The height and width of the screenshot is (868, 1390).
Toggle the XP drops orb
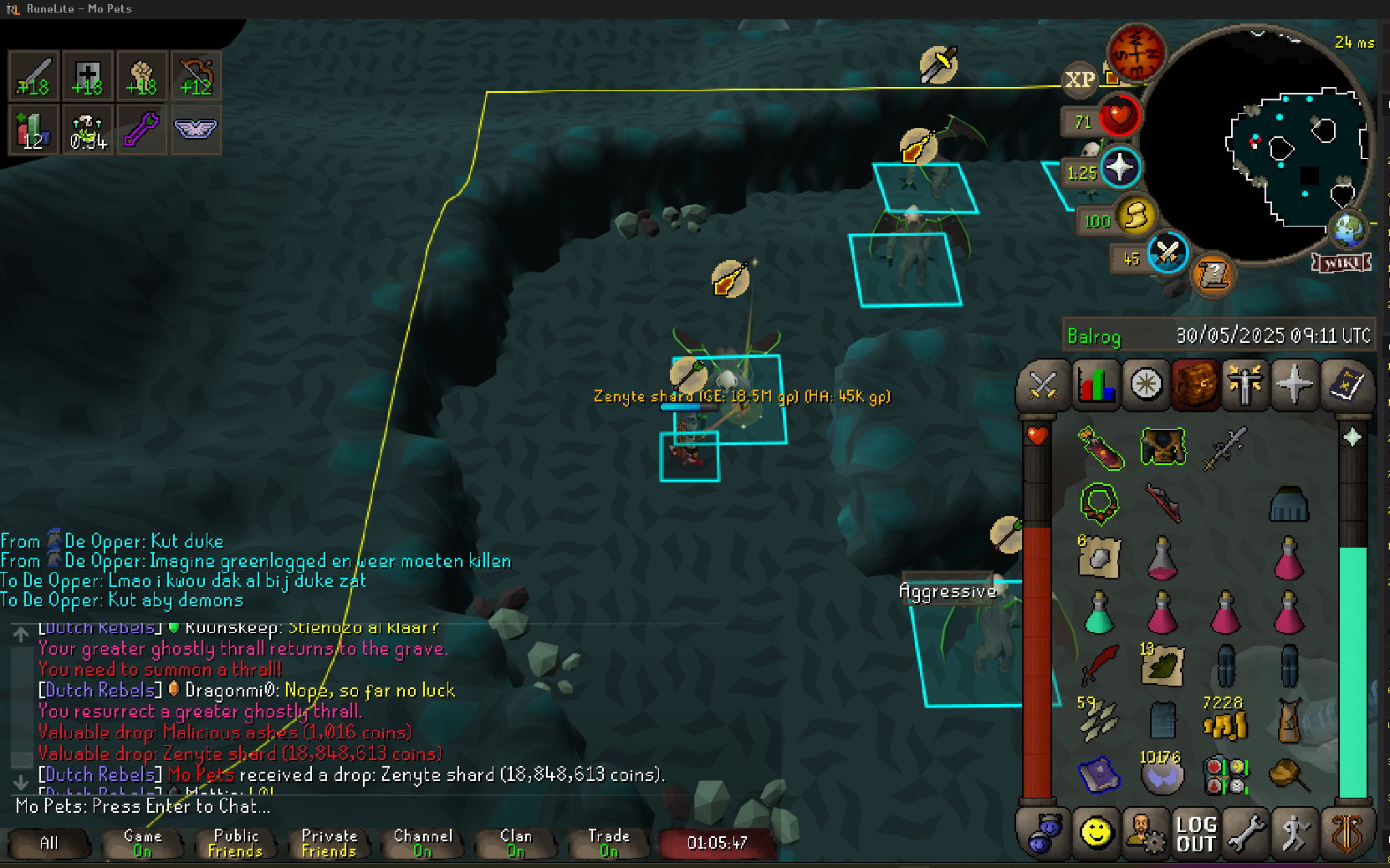1079,80
